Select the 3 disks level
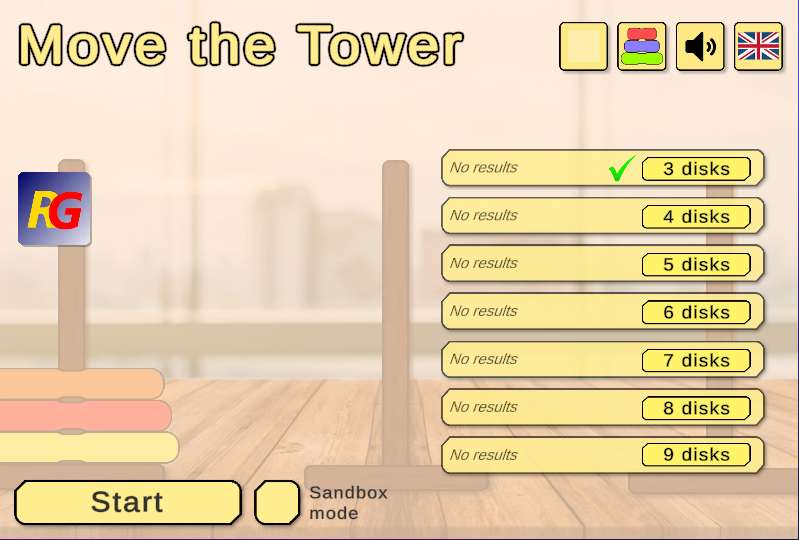Screen dimensions: 799x540 click(x=696, y=168)
